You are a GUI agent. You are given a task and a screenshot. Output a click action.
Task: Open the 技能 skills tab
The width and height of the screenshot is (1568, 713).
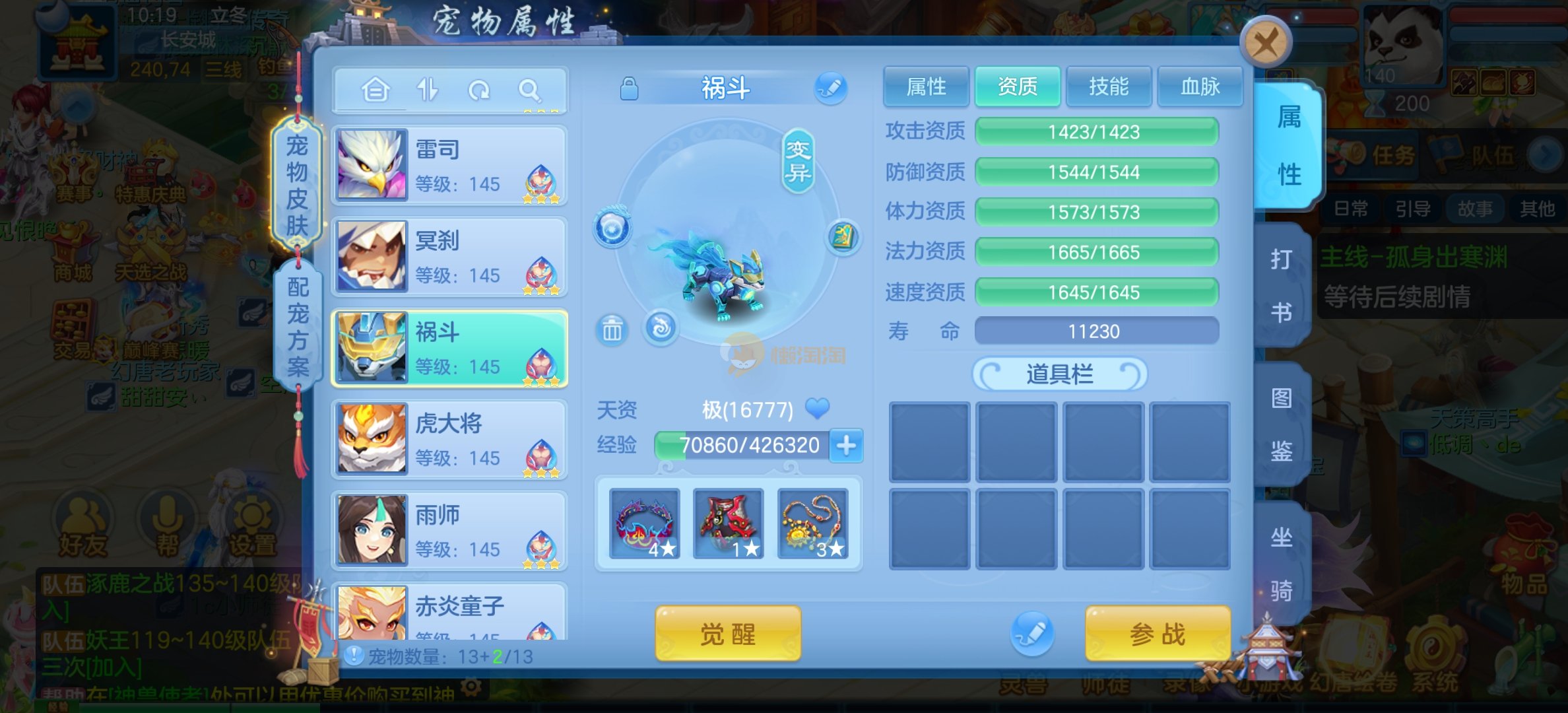click(x=1109, y=86)
